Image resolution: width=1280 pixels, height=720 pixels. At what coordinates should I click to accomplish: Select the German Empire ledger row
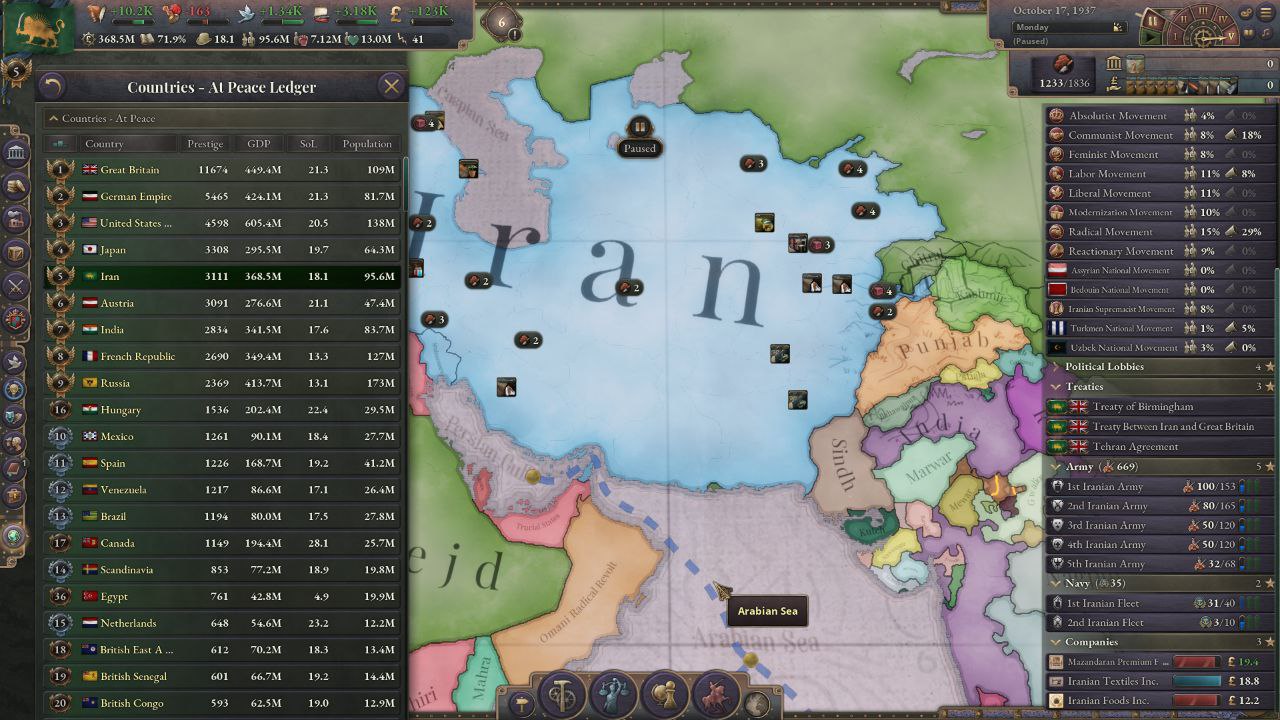pyautogui.click(x=222, y=197)
